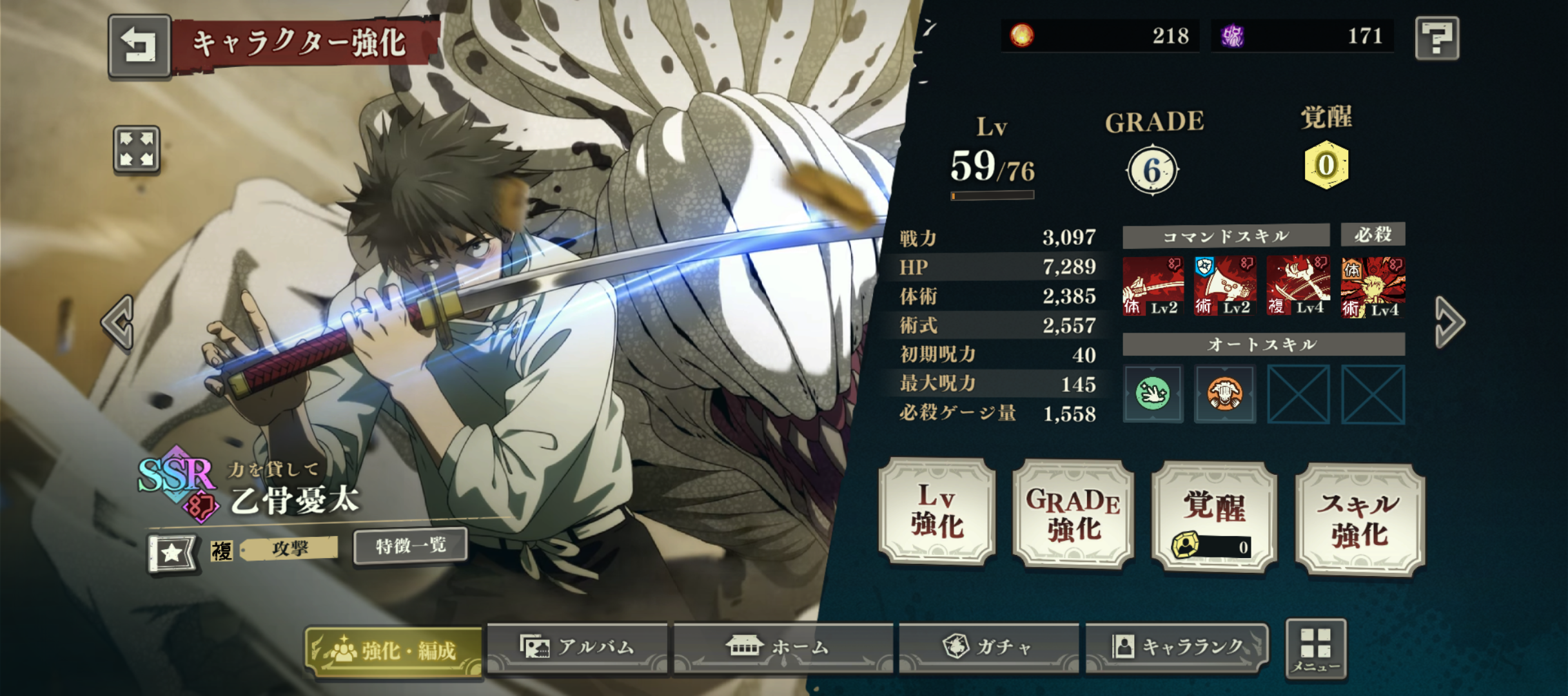
Task: Show the previous character with left arrow
Action: point(119,322)
